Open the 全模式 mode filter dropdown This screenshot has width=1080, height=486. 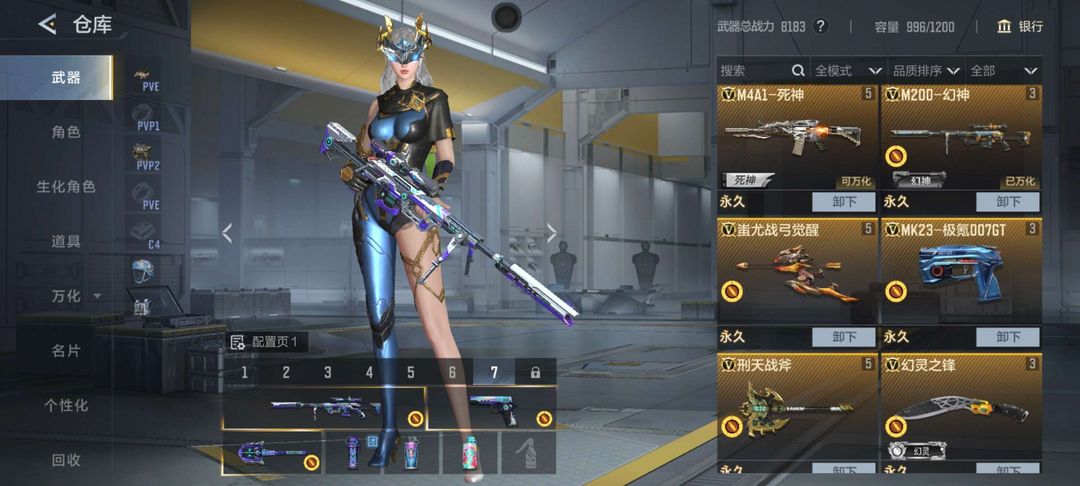point(847,71)
